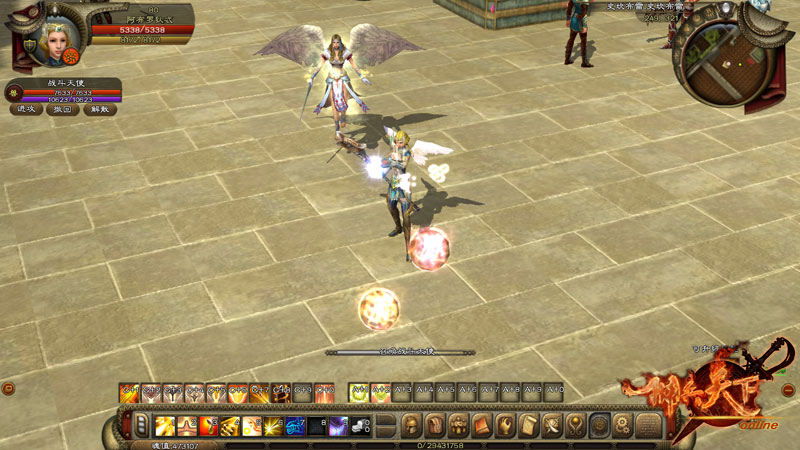The width and height of the screenshot is (800, 450).
Task: Toggle the hotbar switch left of the skills
Action: 141,426
